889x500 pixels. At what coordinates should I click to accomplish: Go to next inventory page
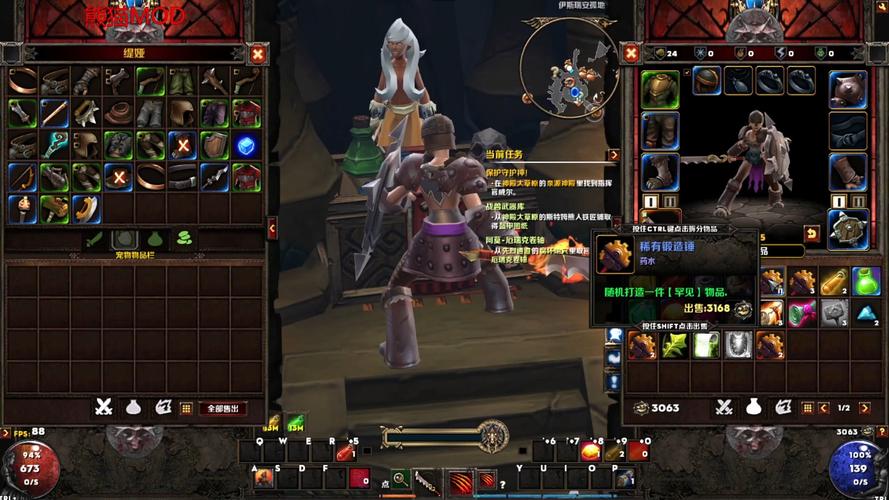coord(864,408)
